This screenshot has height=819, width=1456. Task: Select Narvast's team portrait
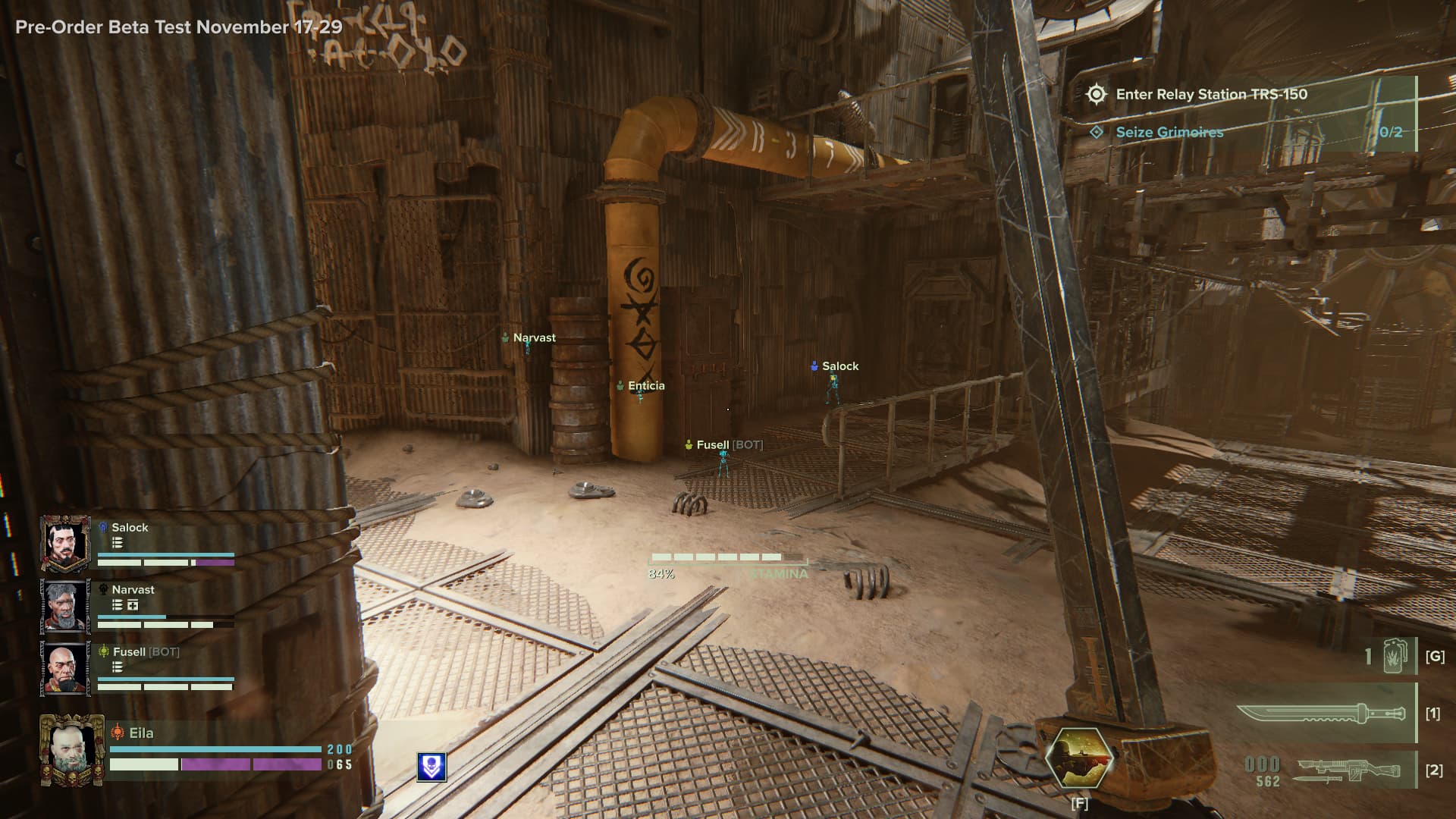[x=65, y=606]
